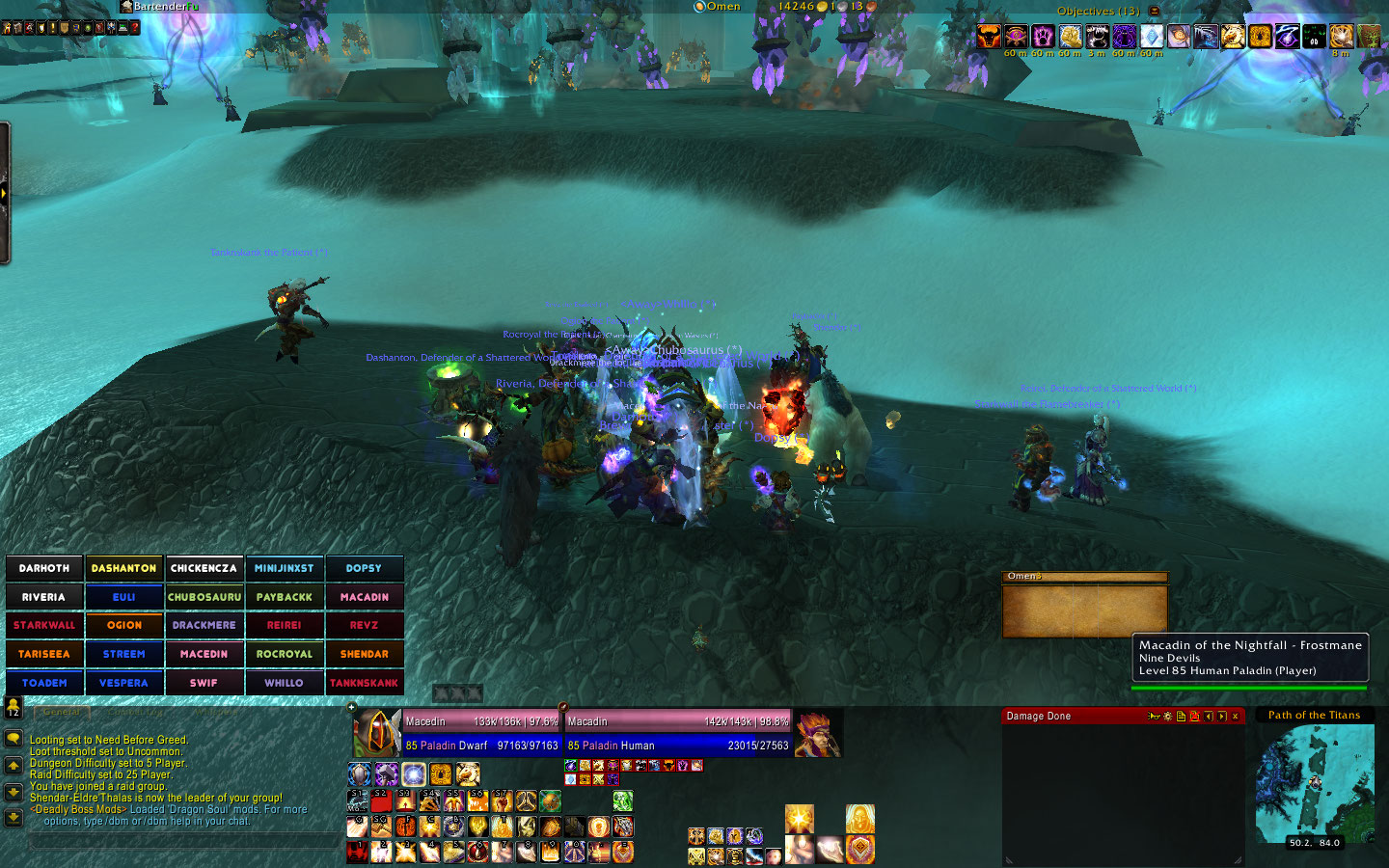Click the Tanknskank raid frame
This screenshot has width=1389, height=868.
pyautogui.click(x=364, y=683)
